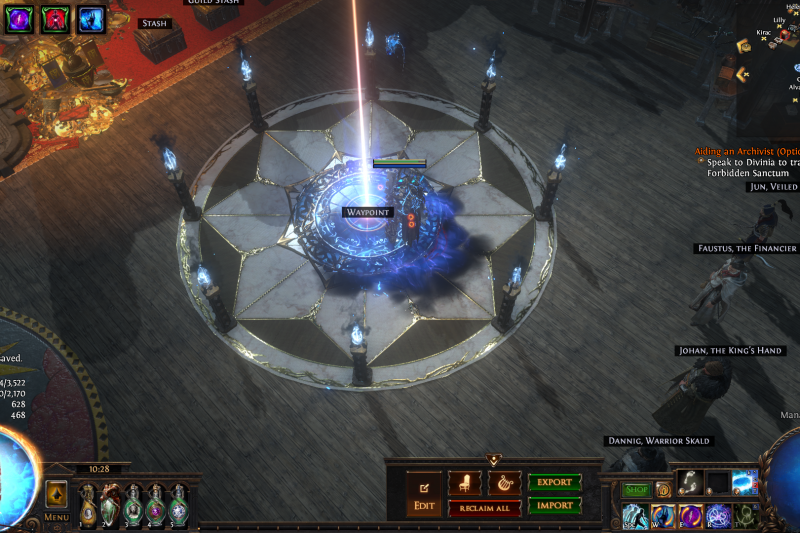Image resolution: width=800 pixels, height=533 pixels.
Task: Export the hideout layout
Action: 554,482
